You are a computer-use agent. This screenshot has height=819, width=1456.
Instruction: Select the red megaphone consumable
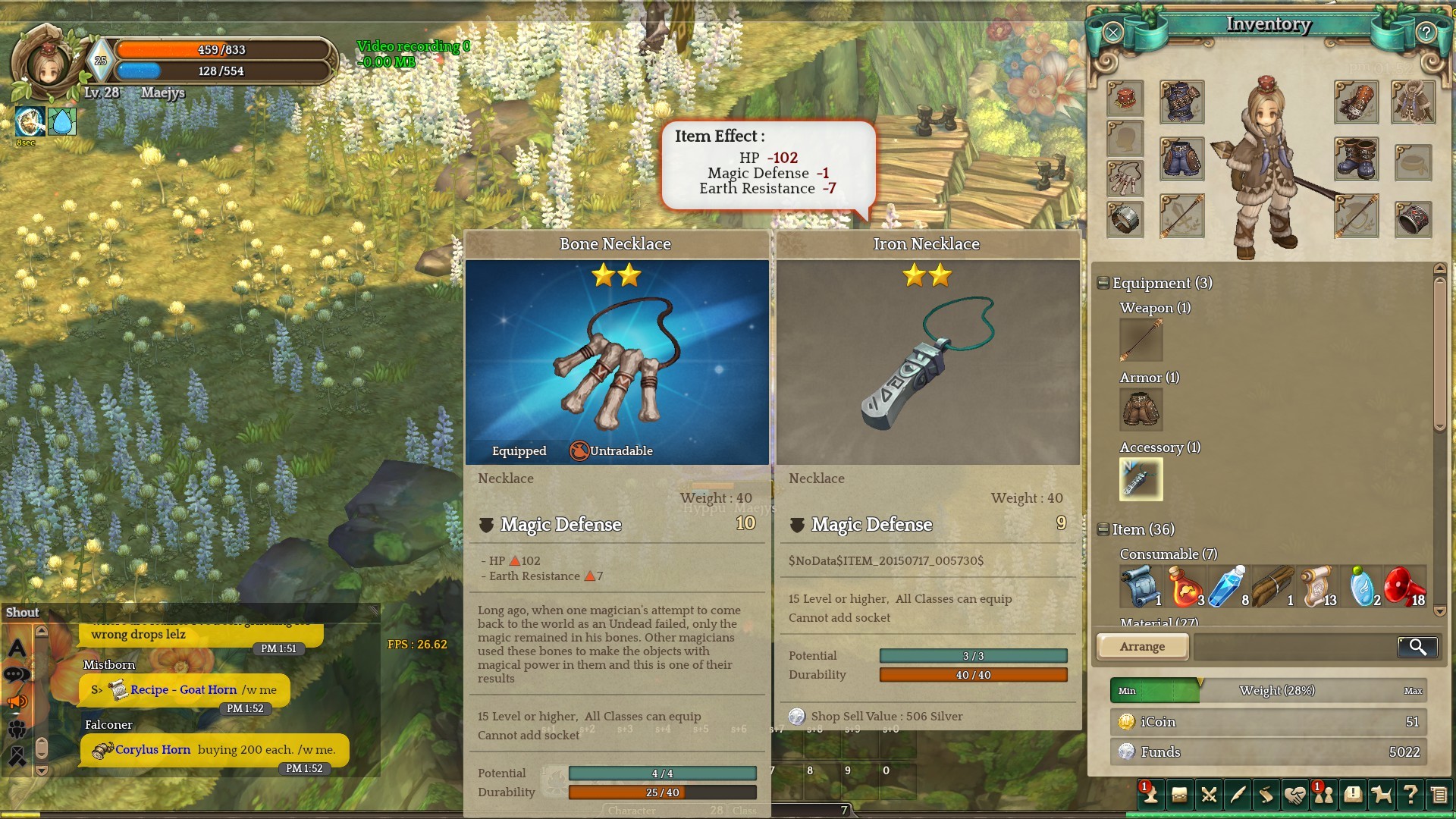pyautogui.click(x=1404, y=586)
